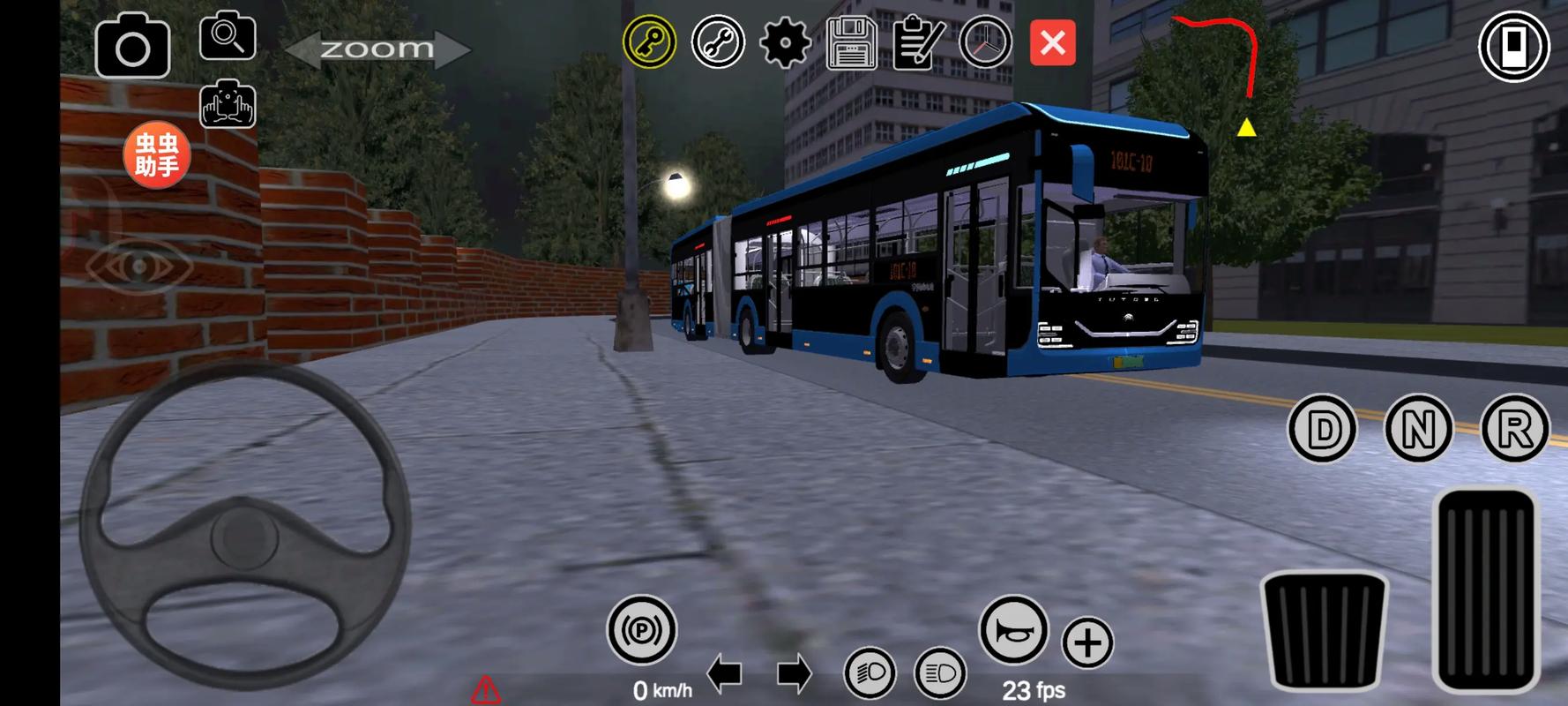Shift into Neutral gear

pos(1418,430)
